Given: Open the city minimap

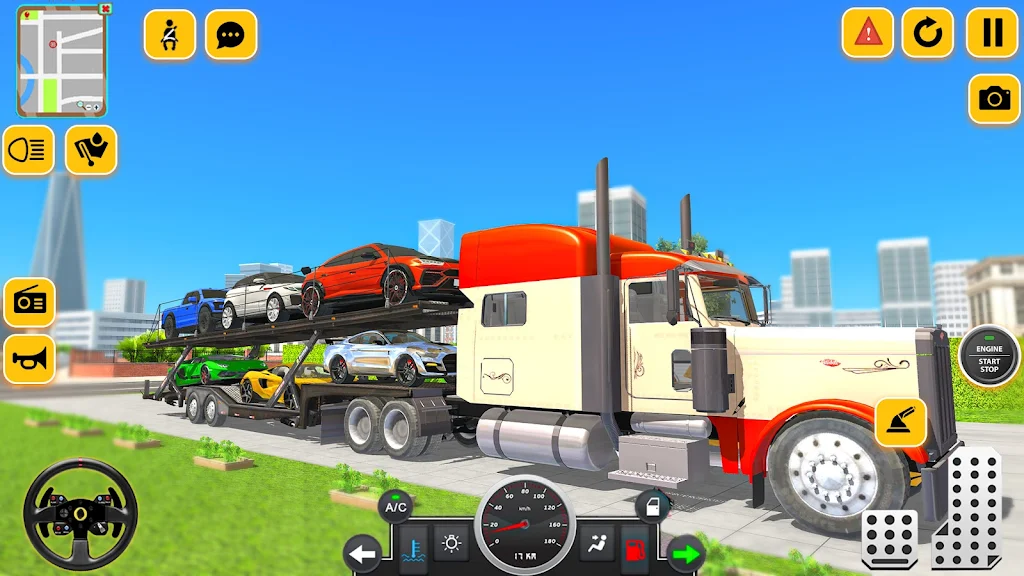Looking at the screenshot, I should [60, 62].
